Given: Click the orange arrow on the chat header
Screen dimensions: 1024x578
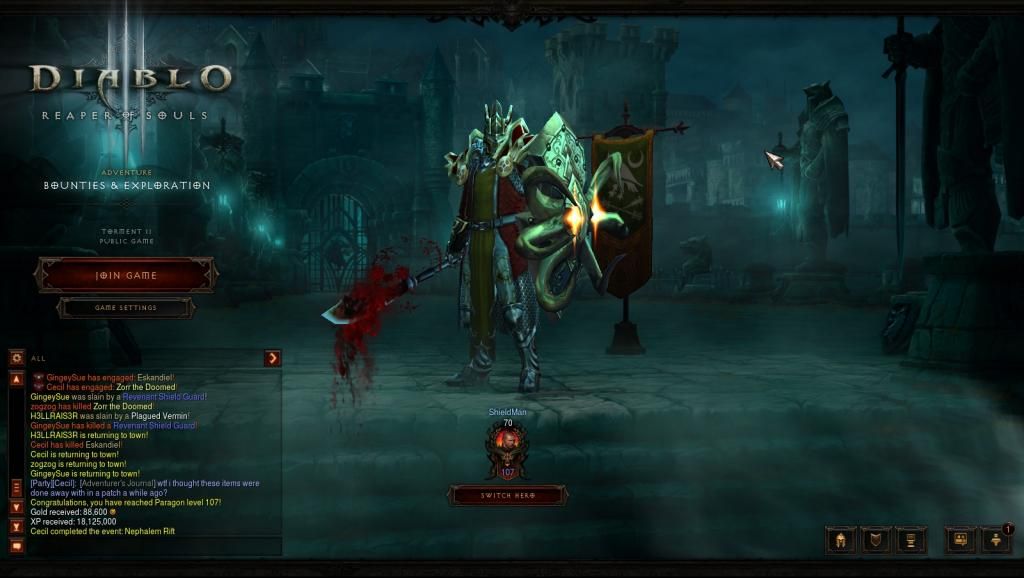Looking at the screenshot, I should [272, 358].
